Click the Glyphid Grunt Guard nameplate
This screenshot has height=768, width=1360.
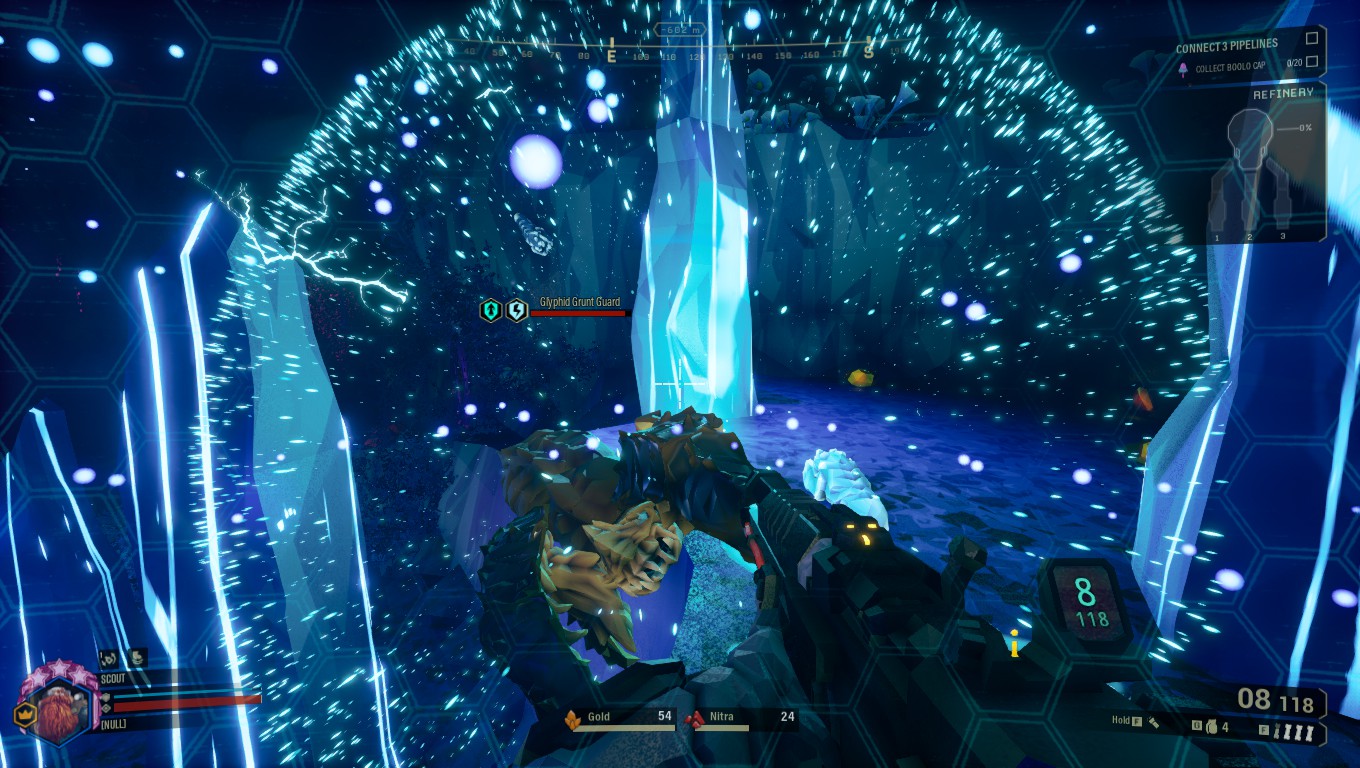pyautogui.click(x=580, y=302)
